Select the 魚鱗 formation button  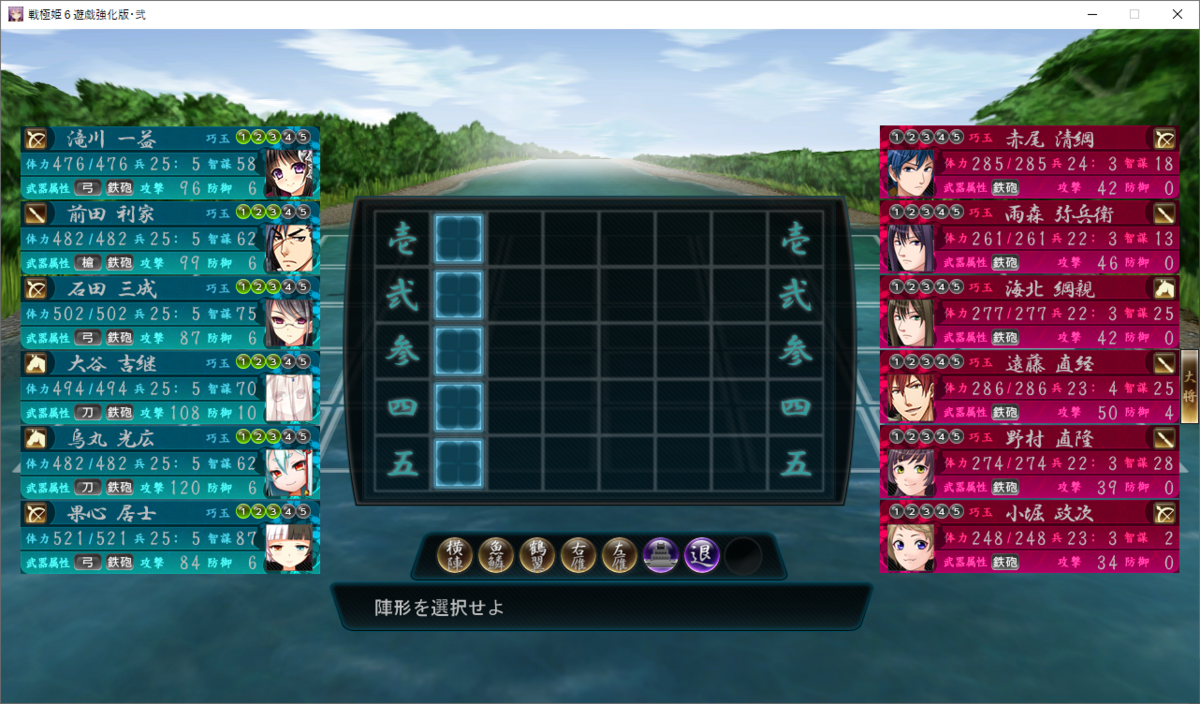497,555
